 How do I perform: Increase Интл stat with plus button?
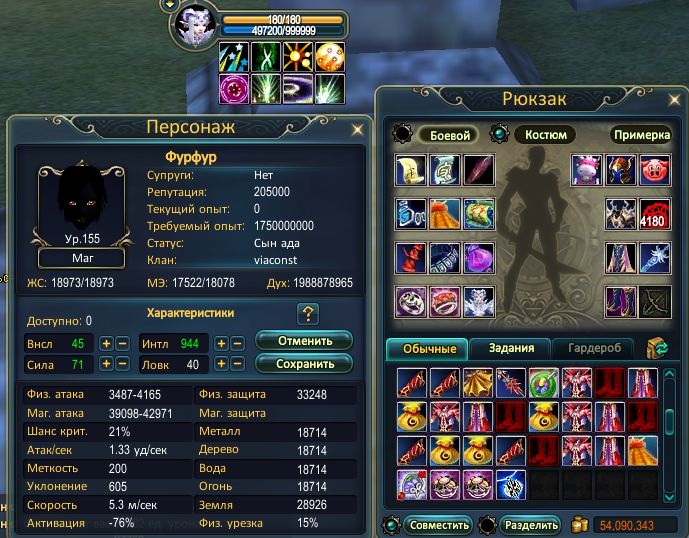[x=223, y=343]
